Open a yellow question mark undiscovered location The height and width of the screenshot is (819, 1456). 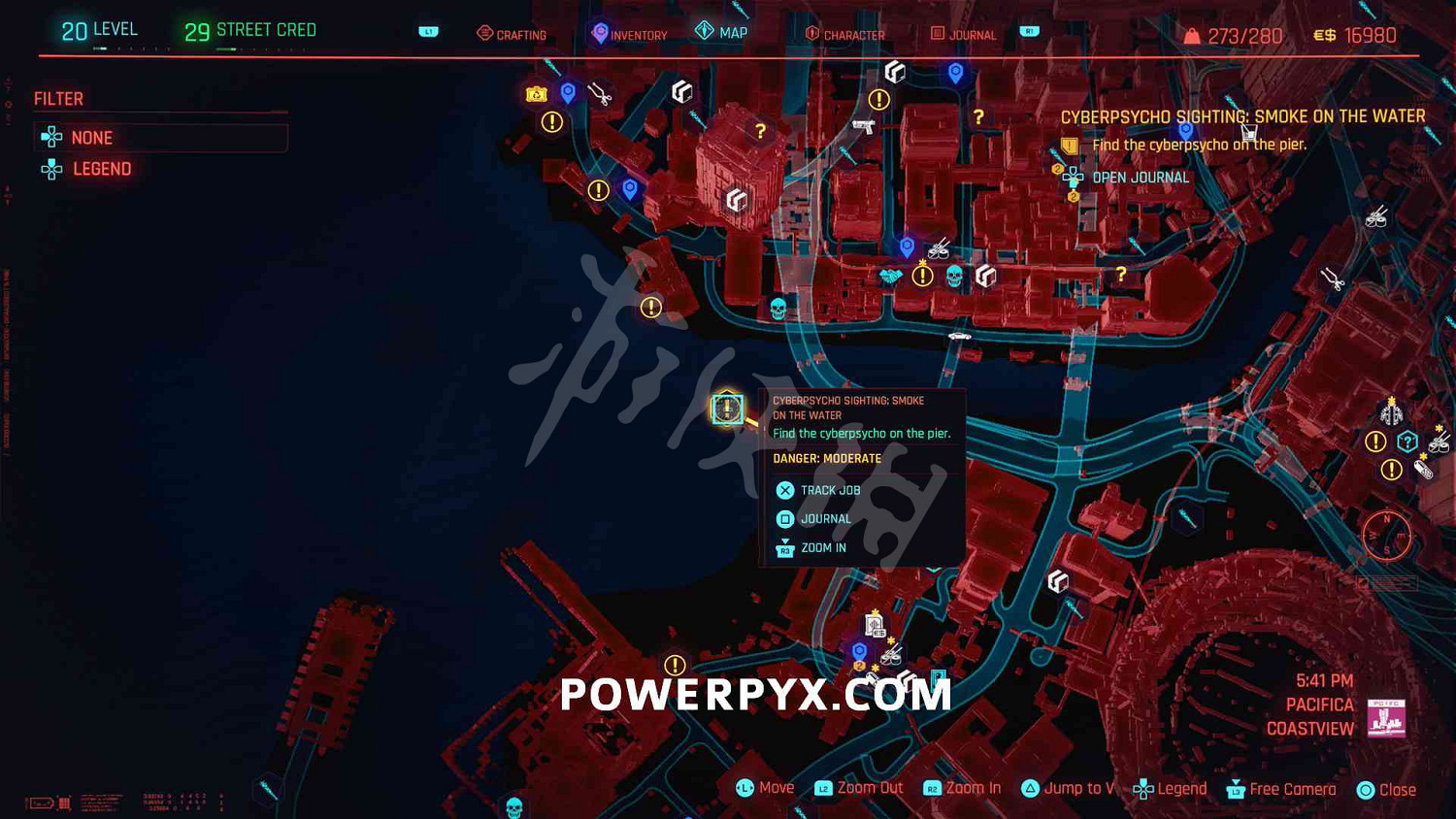point(760,127)
